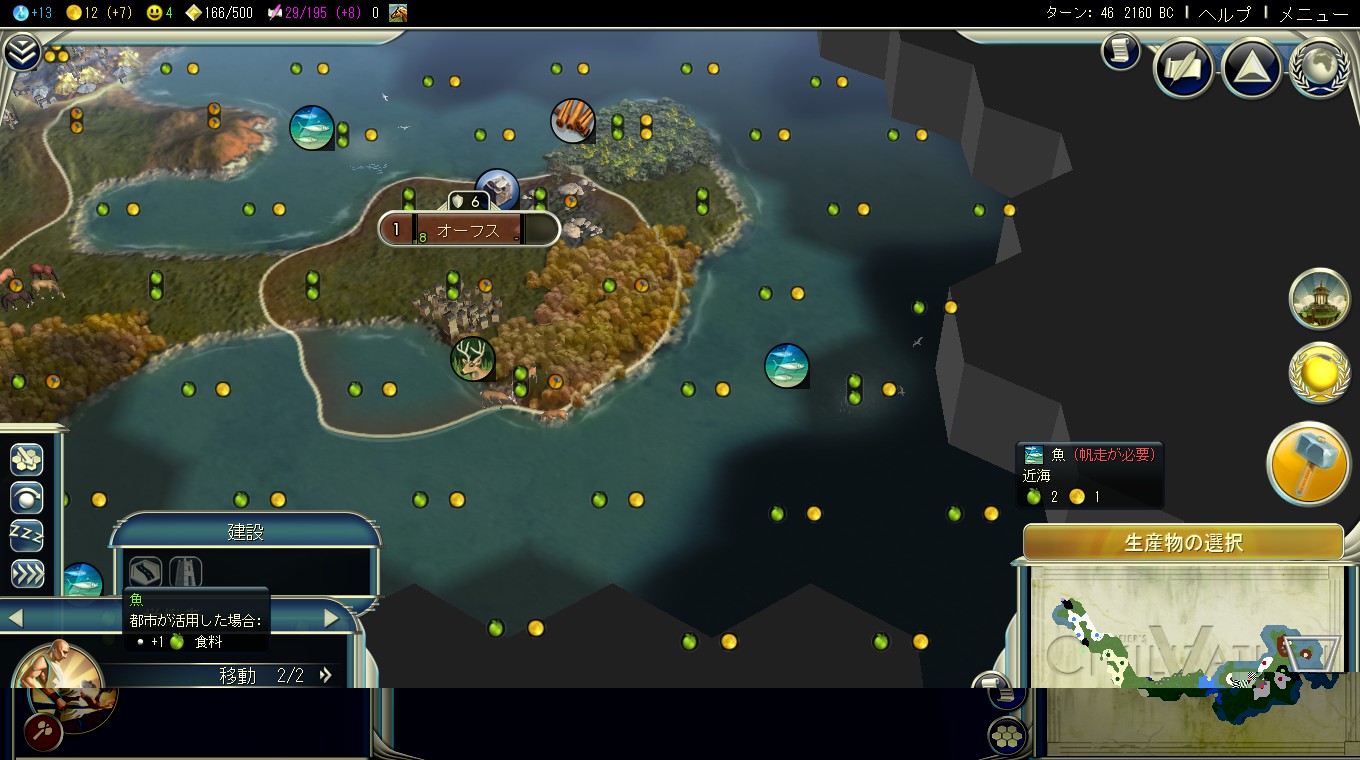Open the globe and laurel diplomacy button

point(1320,69)
